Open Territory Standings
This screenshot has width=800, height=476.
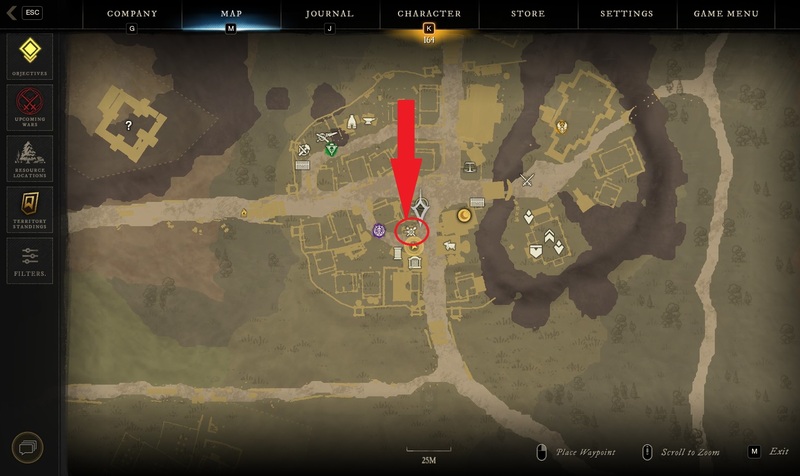[30, 209]
